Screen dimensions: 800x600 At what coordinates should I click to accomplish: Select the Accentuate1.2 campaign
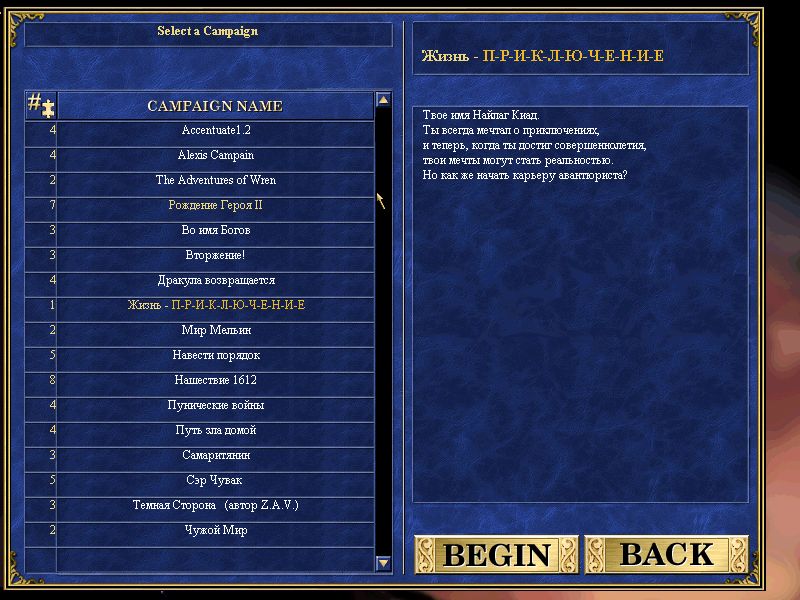[x=215, y=131]
